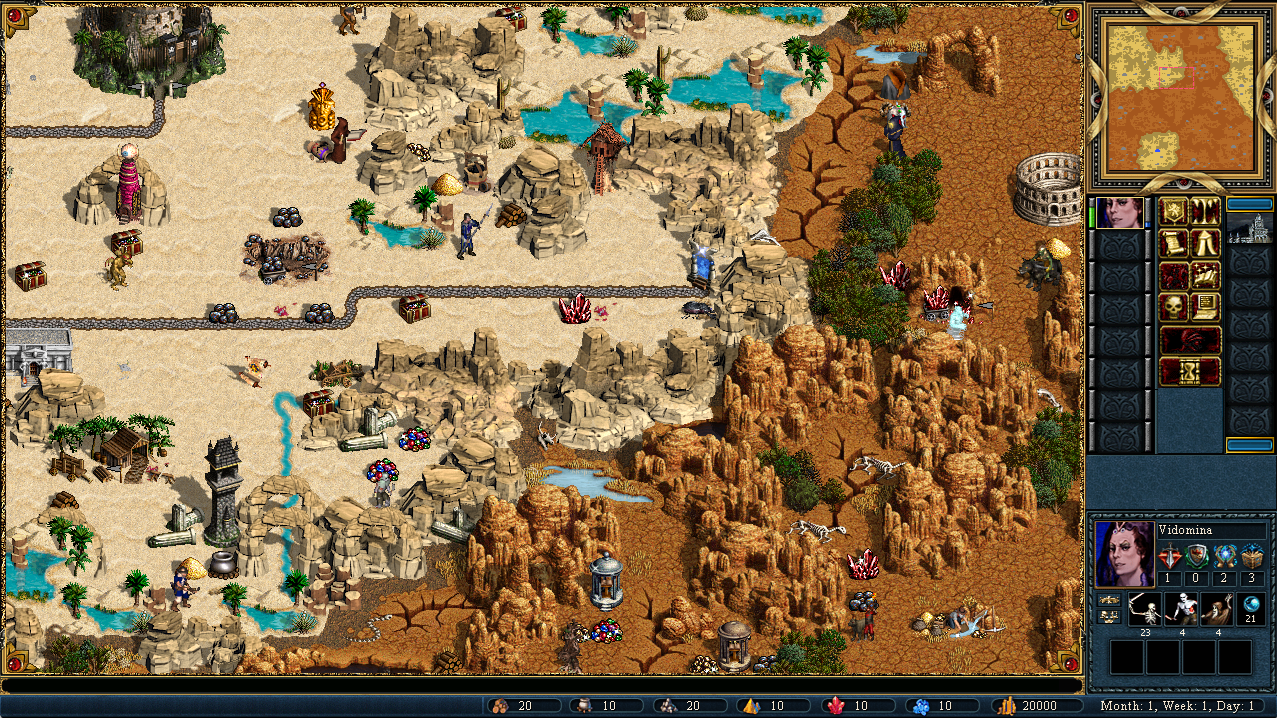This screenshot has height=718, width=1277.
Task: Put the hero to sleep with the tent button
Action: (x=1205, y=243)
